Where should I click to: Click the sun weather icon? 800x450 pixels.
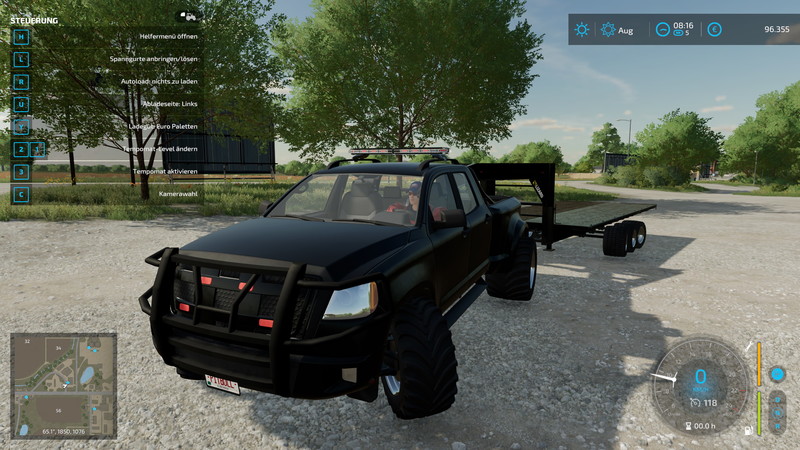[x=581, y=30]
